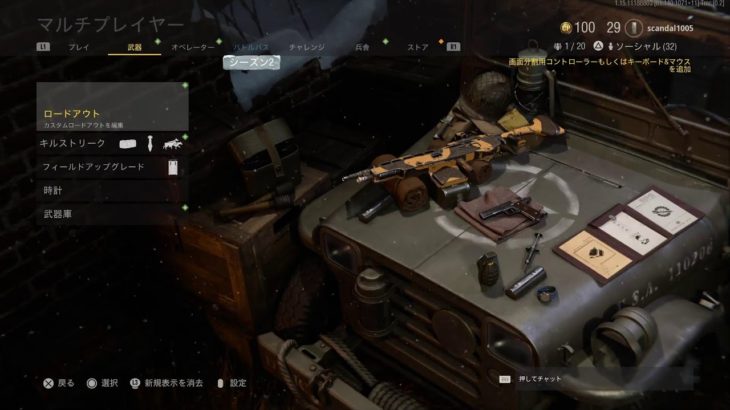Select the 武器 tab
Image resolution: width=730 pixels, height=410 pixels.
coord(134,47)
